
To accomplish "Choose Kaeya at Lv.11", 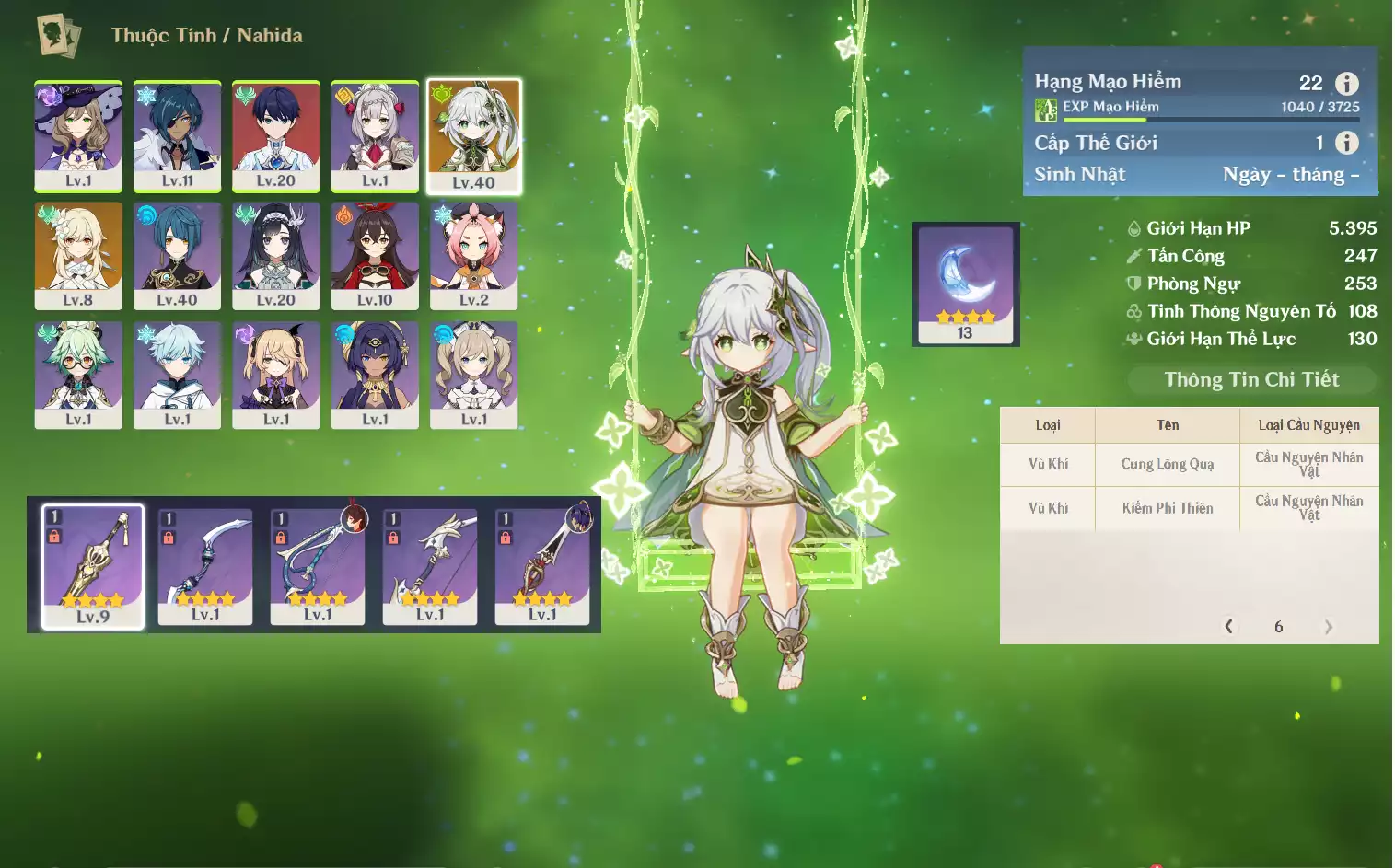I will (x=177, y=135).
